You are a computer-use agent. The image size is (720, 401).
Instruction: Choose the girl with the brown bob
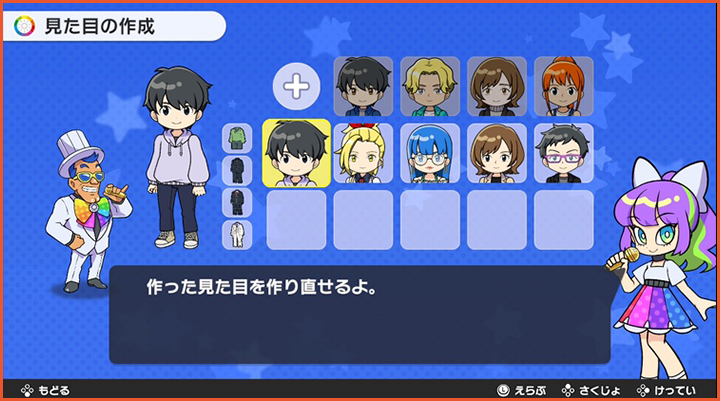click(497, 153)
